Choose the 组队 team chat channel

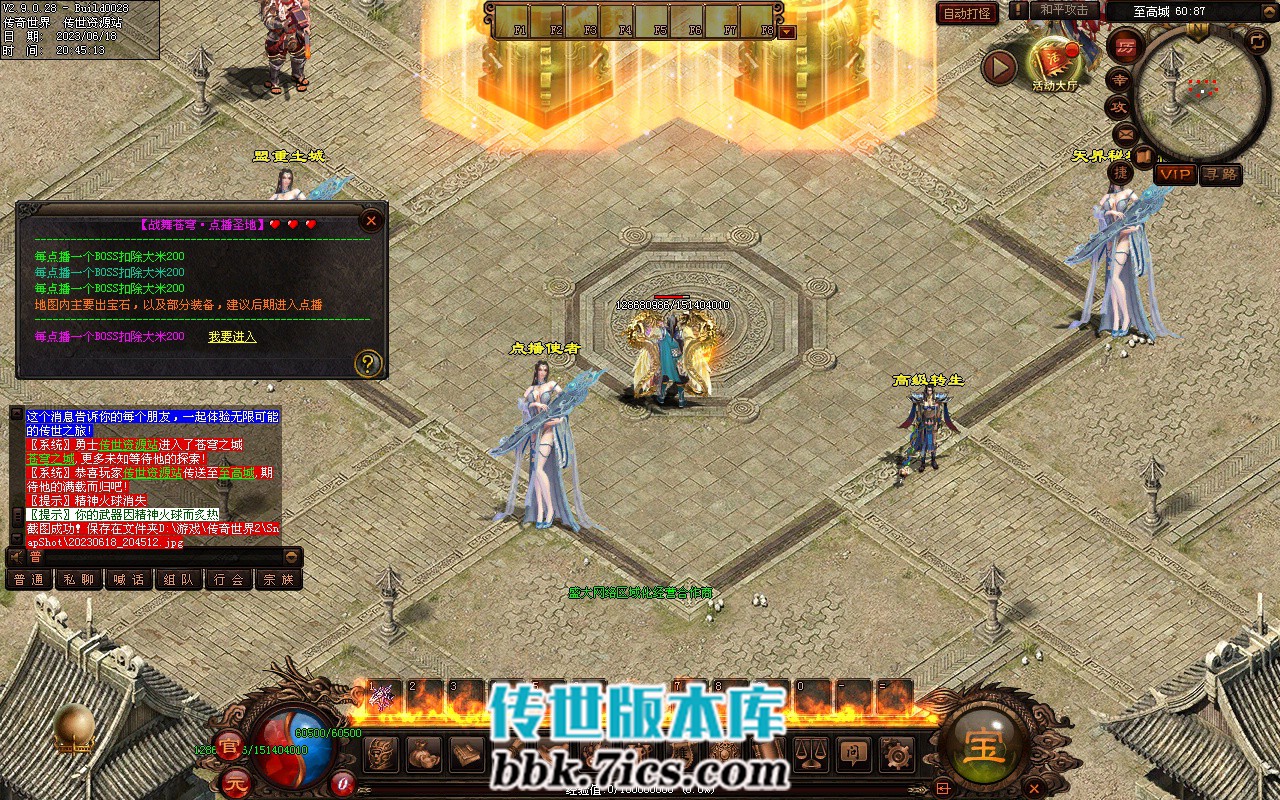[x=179, y=579]
